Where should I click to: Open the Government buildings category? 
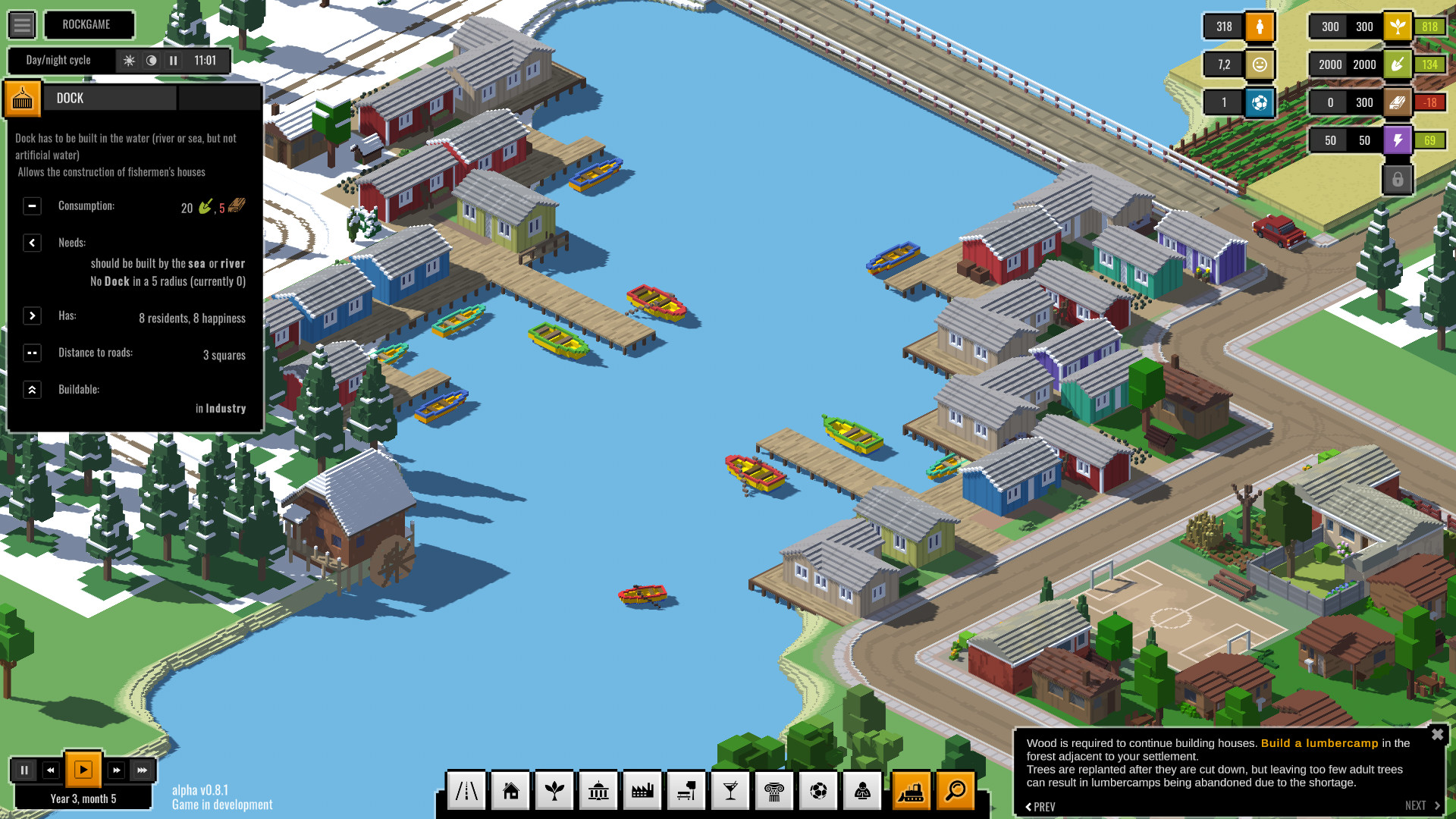(598, 790)
